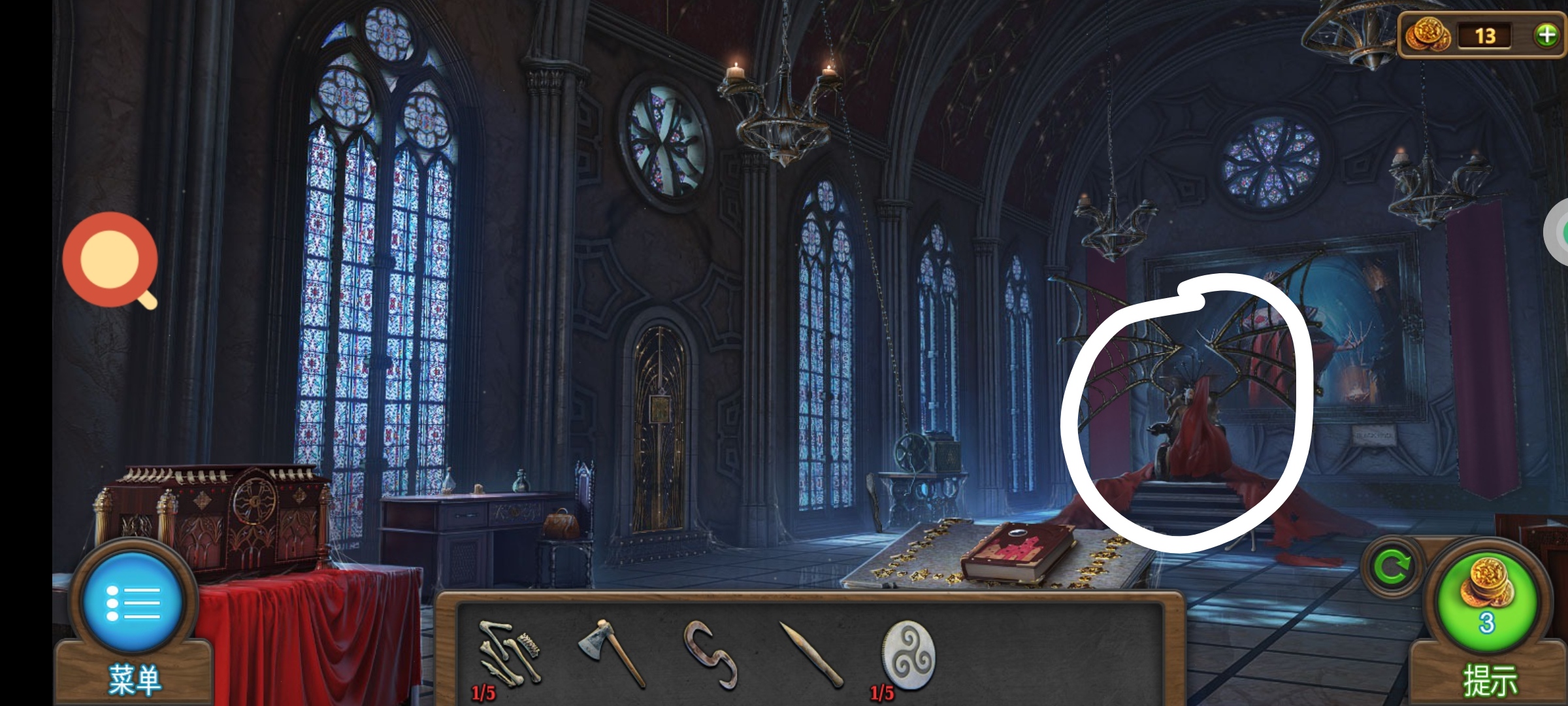
Task: Open the blue 菜单 menu button
Action: 133,603
